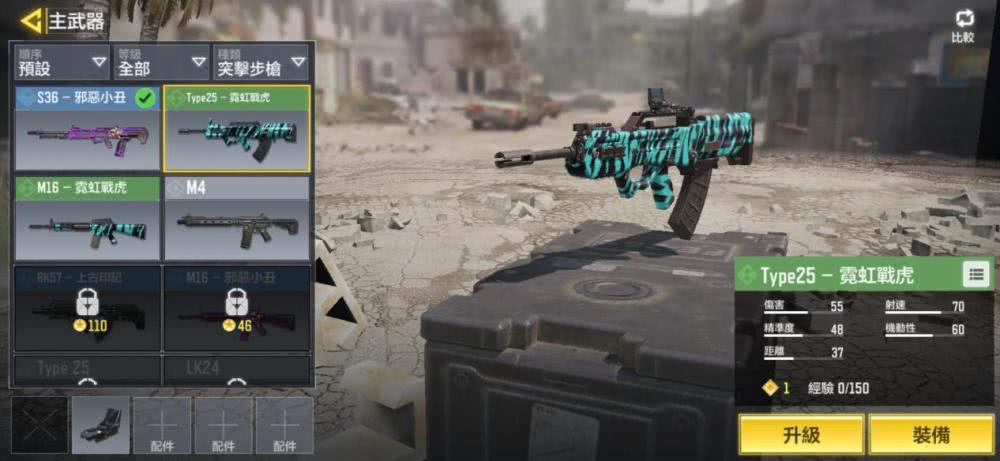
Task: Open the 比較 compare function
Action: point(964,26)
